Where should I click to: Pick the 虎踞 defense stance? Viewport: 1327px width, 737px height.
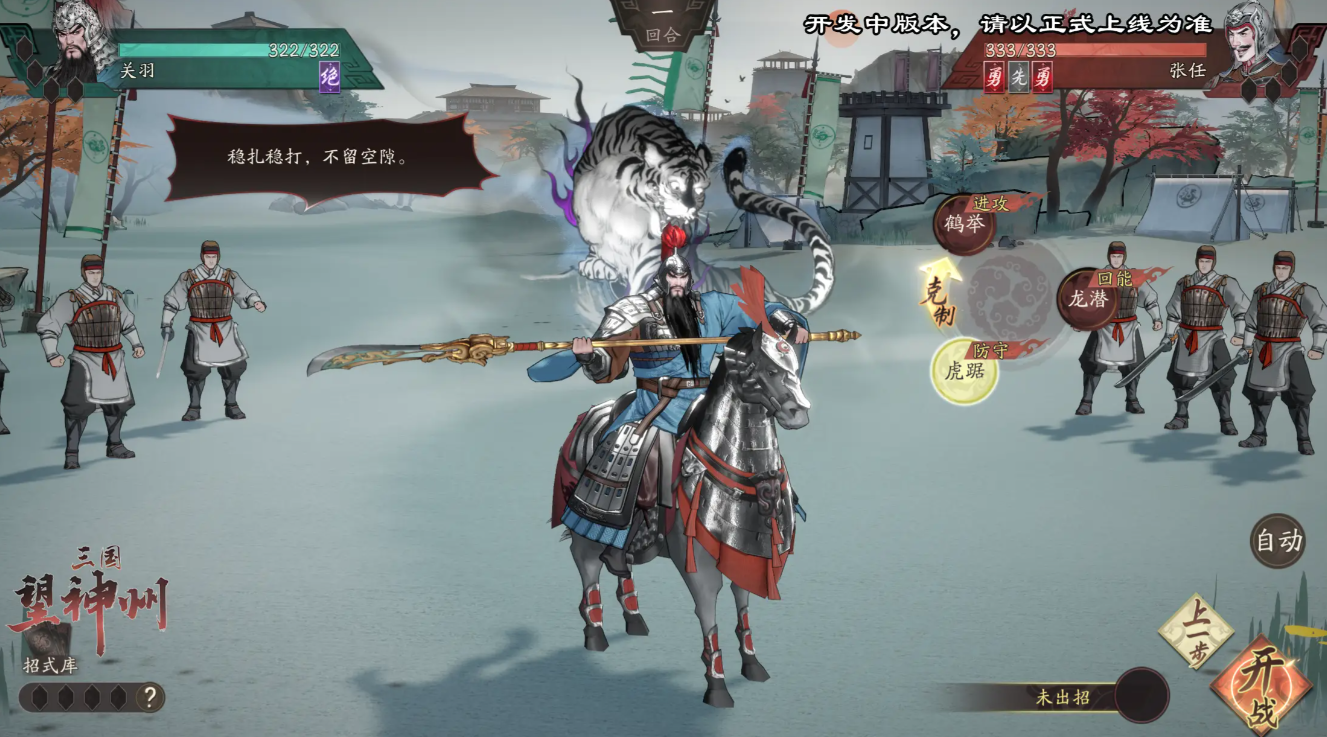(x=965, y=371)
